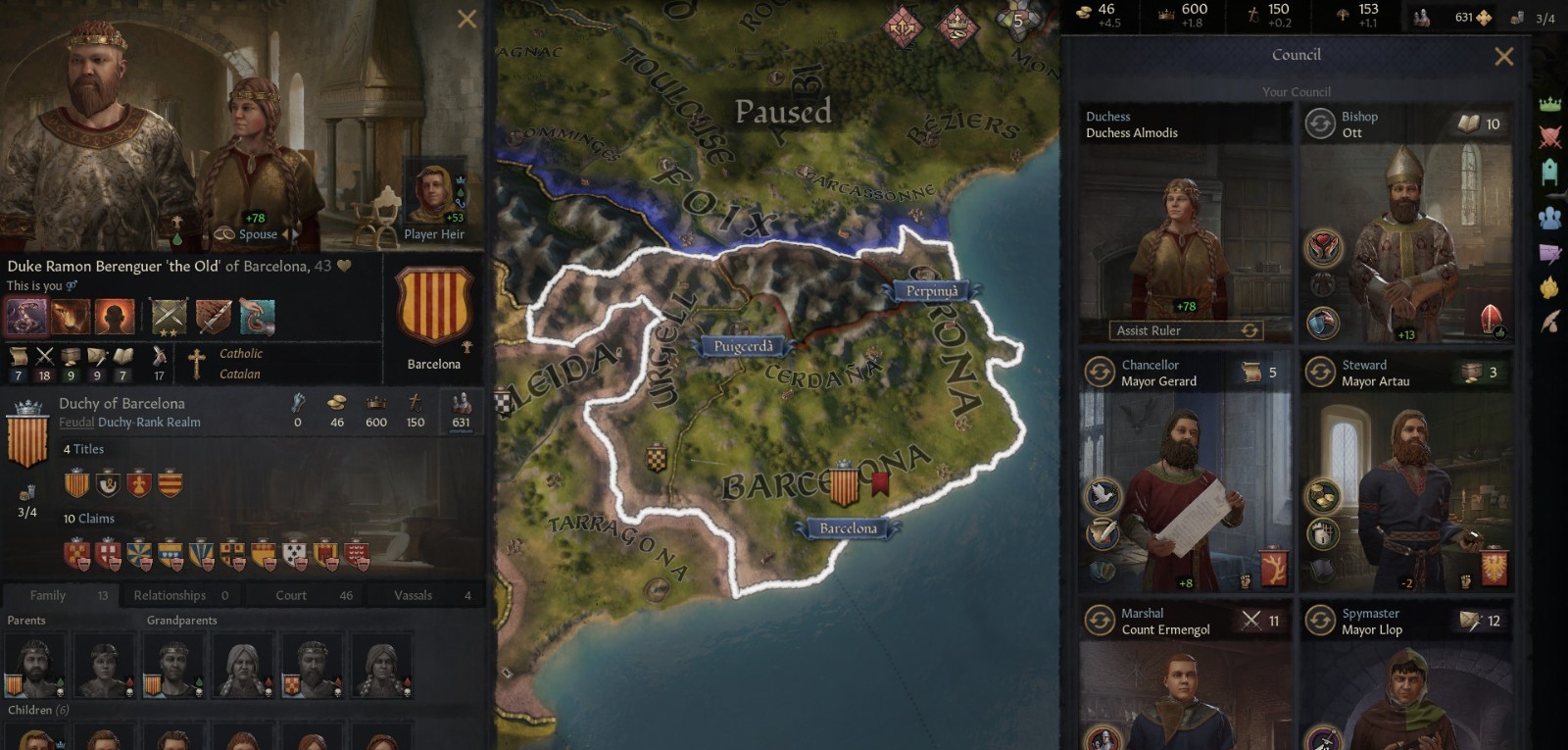Open replacement options for Chancellor Mayor Gerard
The height and width of the screenshot is (750, 1568).
[1100, 372]
